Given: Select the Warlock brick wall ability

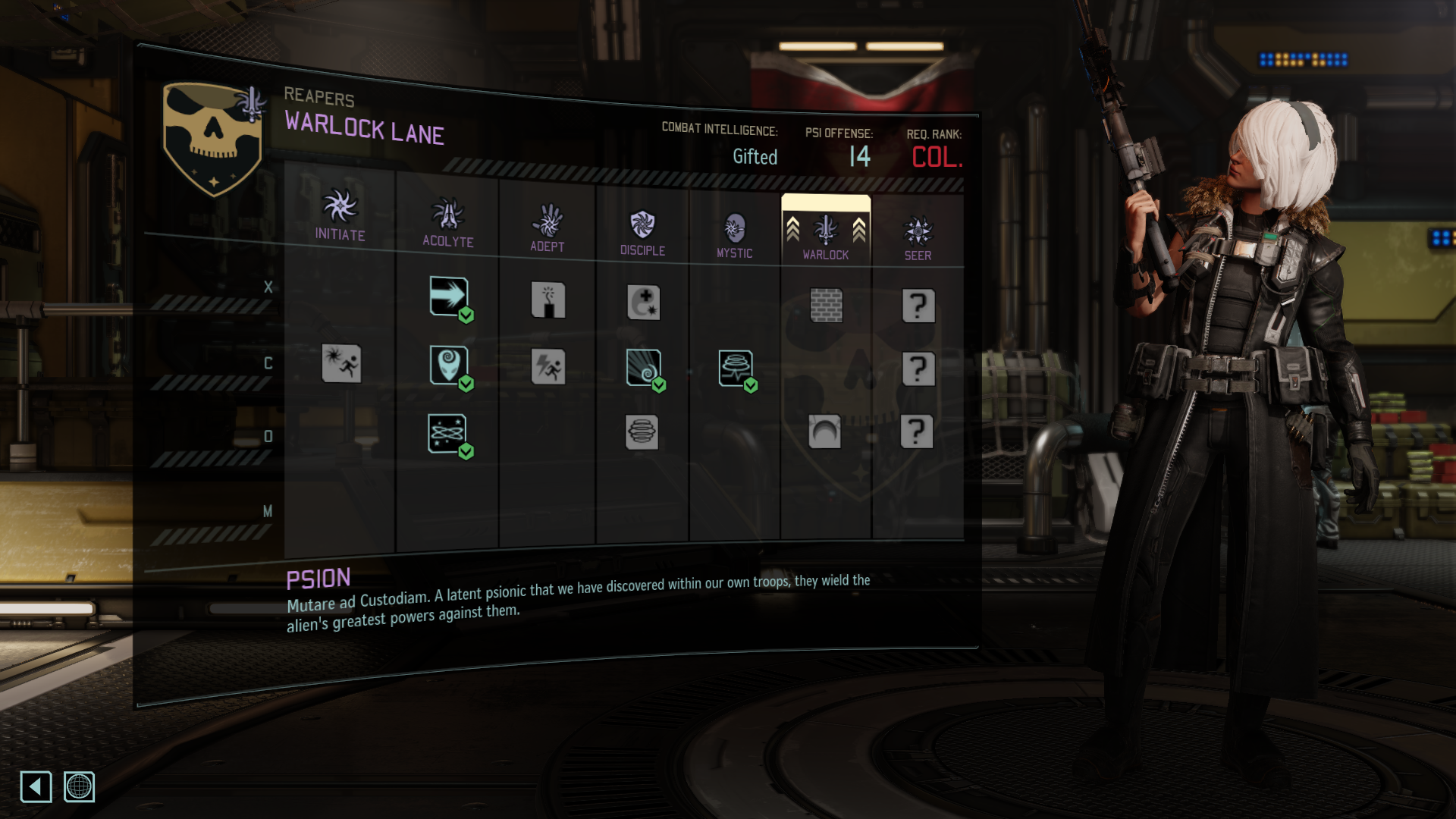Looking at the screenshot, I should click(x=826, y=305).
